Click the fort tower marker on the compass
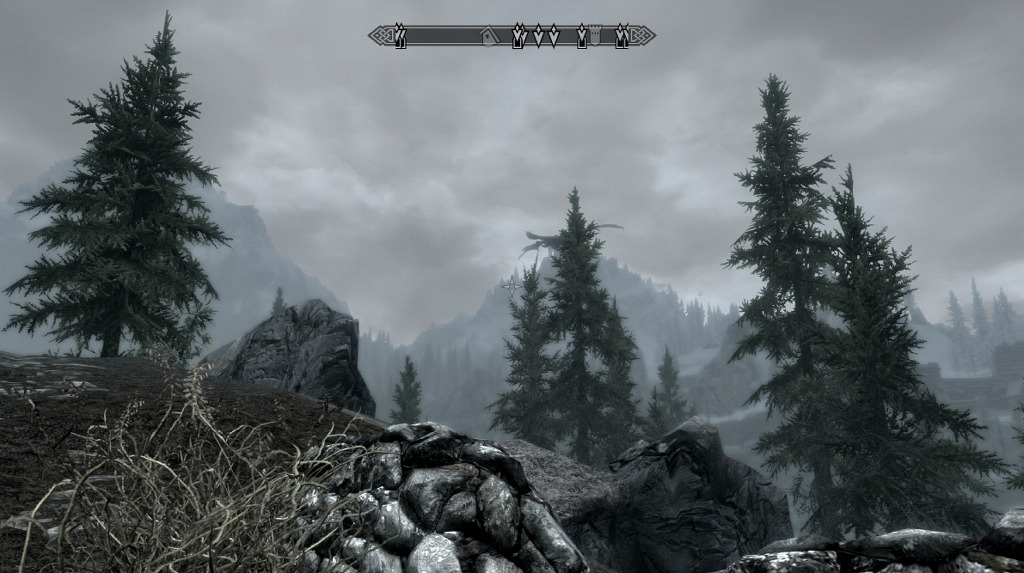Screen dimensions: 1024x573 pyautogui.click(x=596, y=37)
